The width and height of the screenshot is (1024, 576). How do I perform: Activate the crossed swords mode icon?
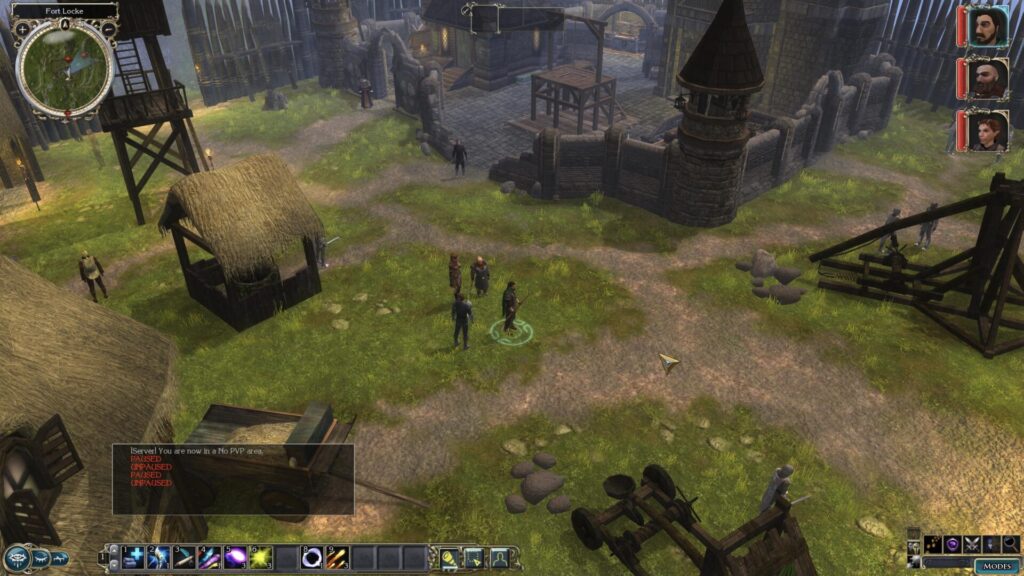tap(969, 544)
